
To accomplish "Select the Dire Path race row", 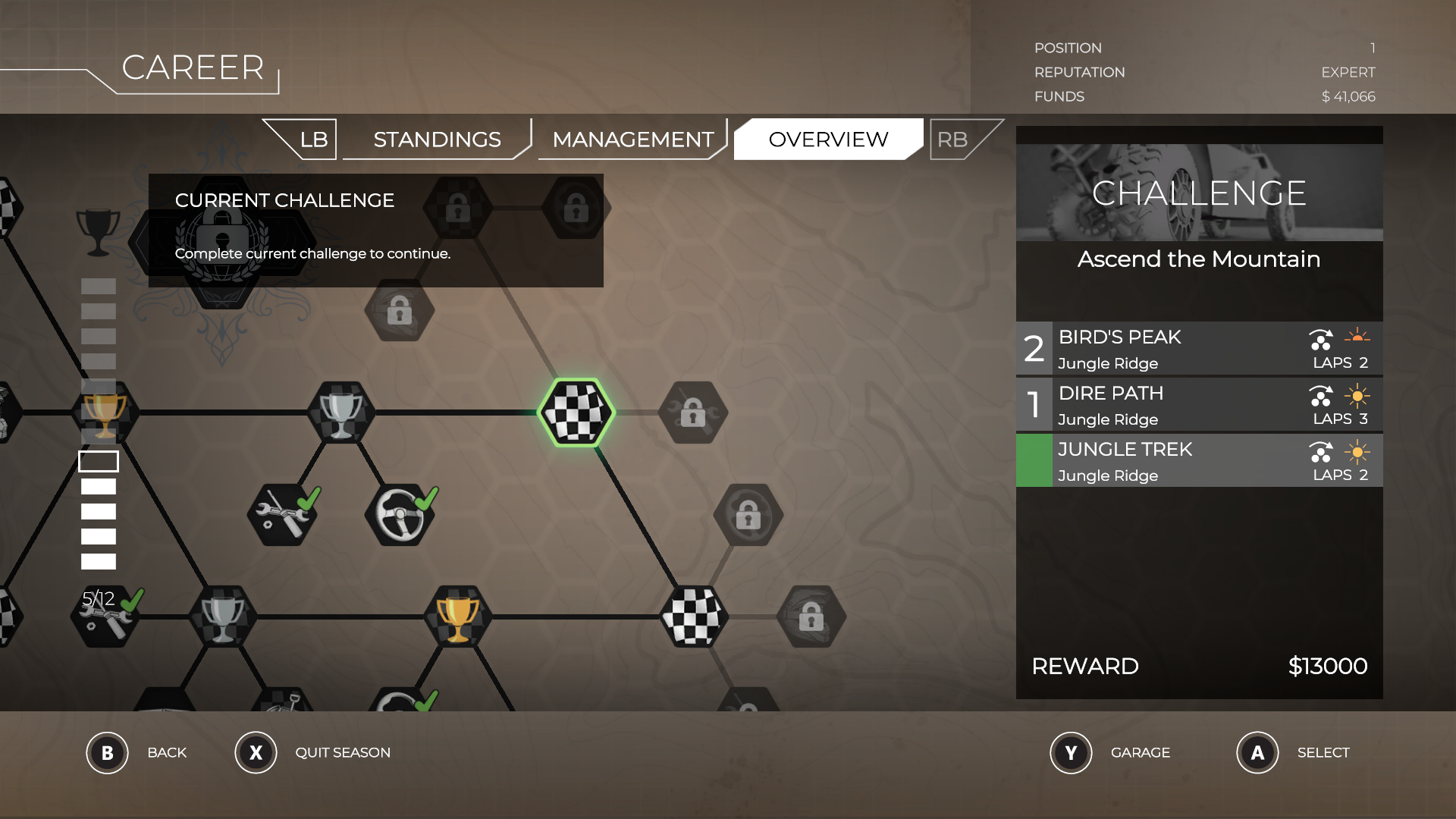I will tap(1199, 405).
